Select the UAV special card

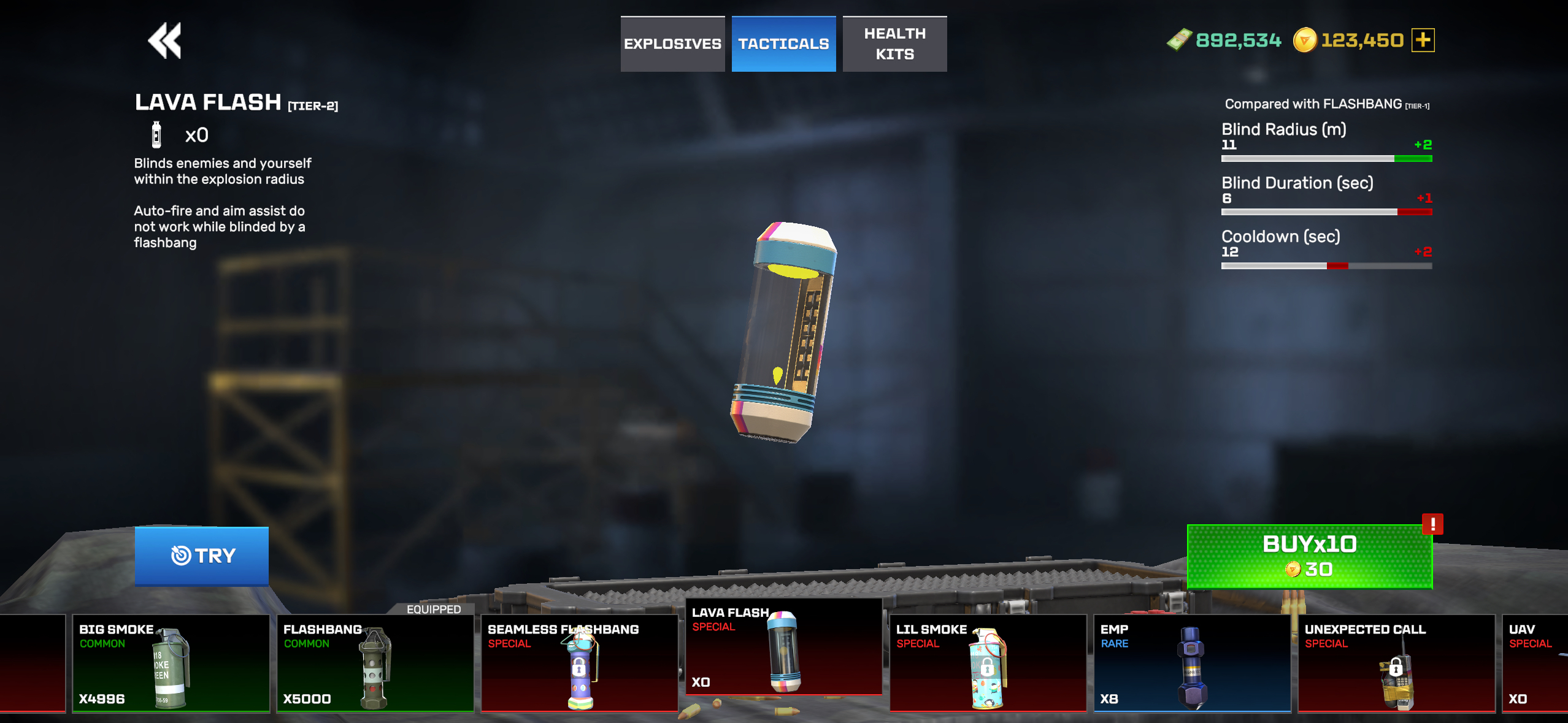pos(1535,664)
